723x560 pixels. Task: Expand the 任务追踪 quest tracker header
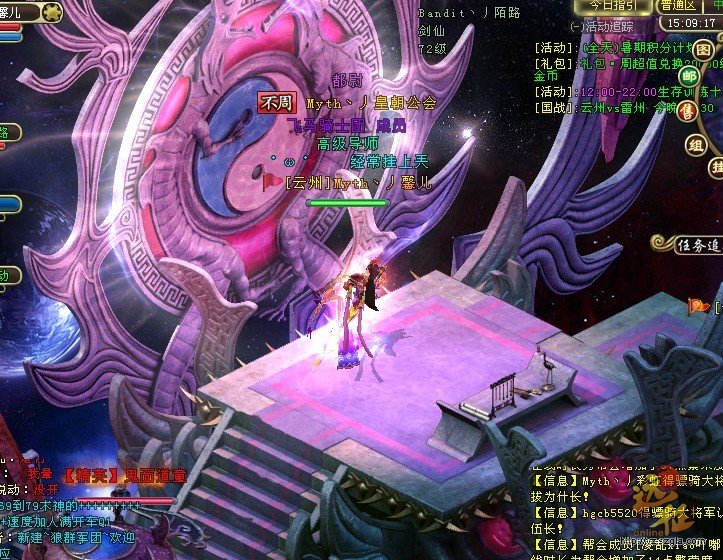point(685,243)
